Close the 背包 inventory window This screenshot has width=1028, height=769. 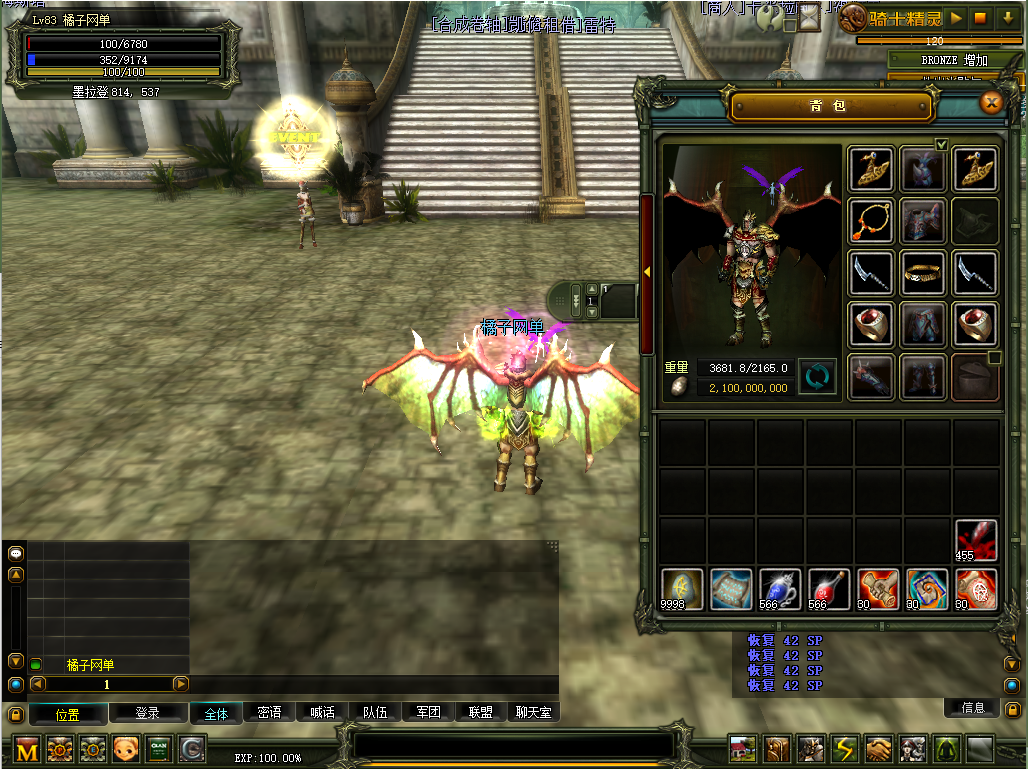[x=991, y=102]
